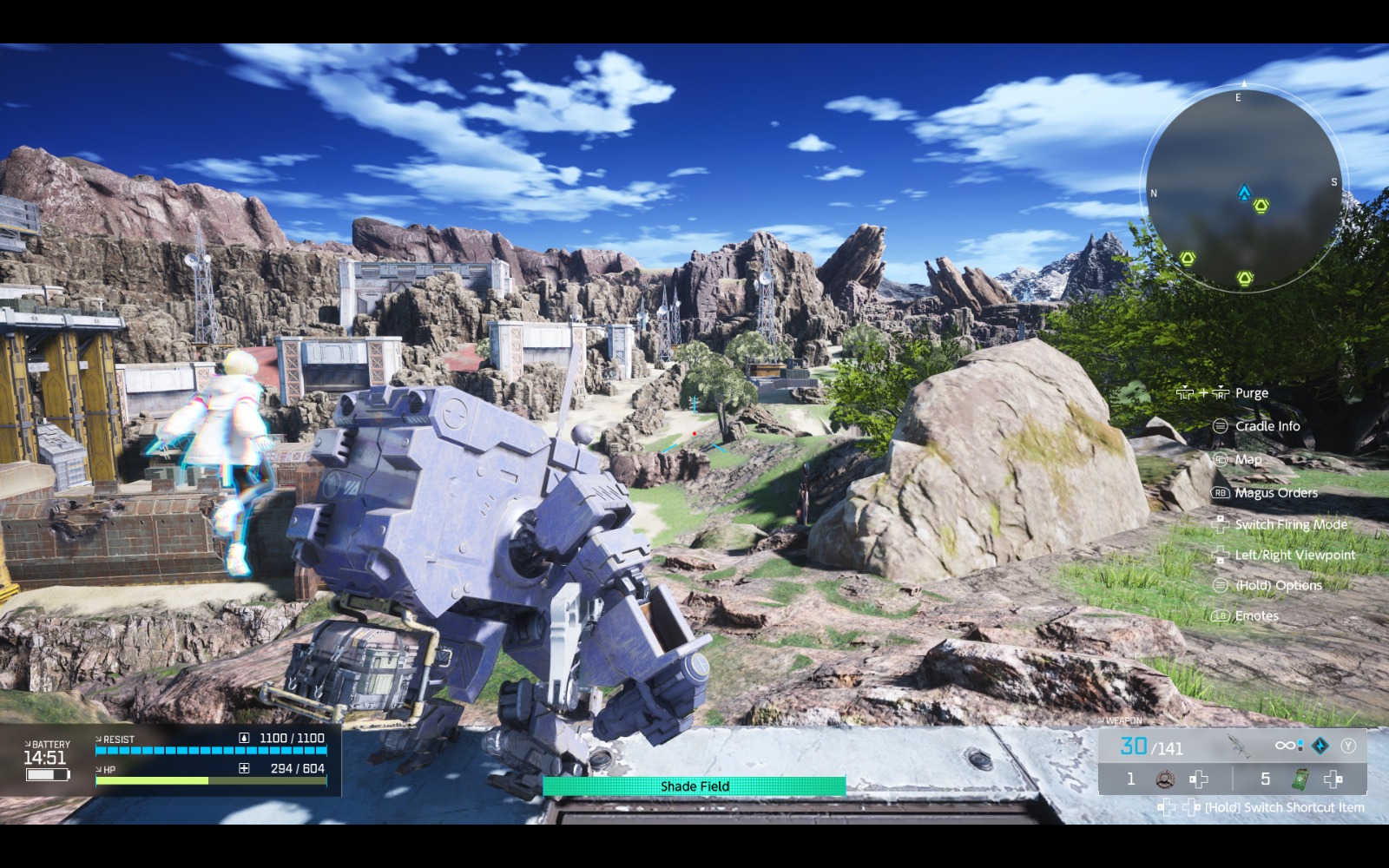Choose the round disc shortcut item
This screenshot has height=868, width=1389.
(x=1165, y=779)
